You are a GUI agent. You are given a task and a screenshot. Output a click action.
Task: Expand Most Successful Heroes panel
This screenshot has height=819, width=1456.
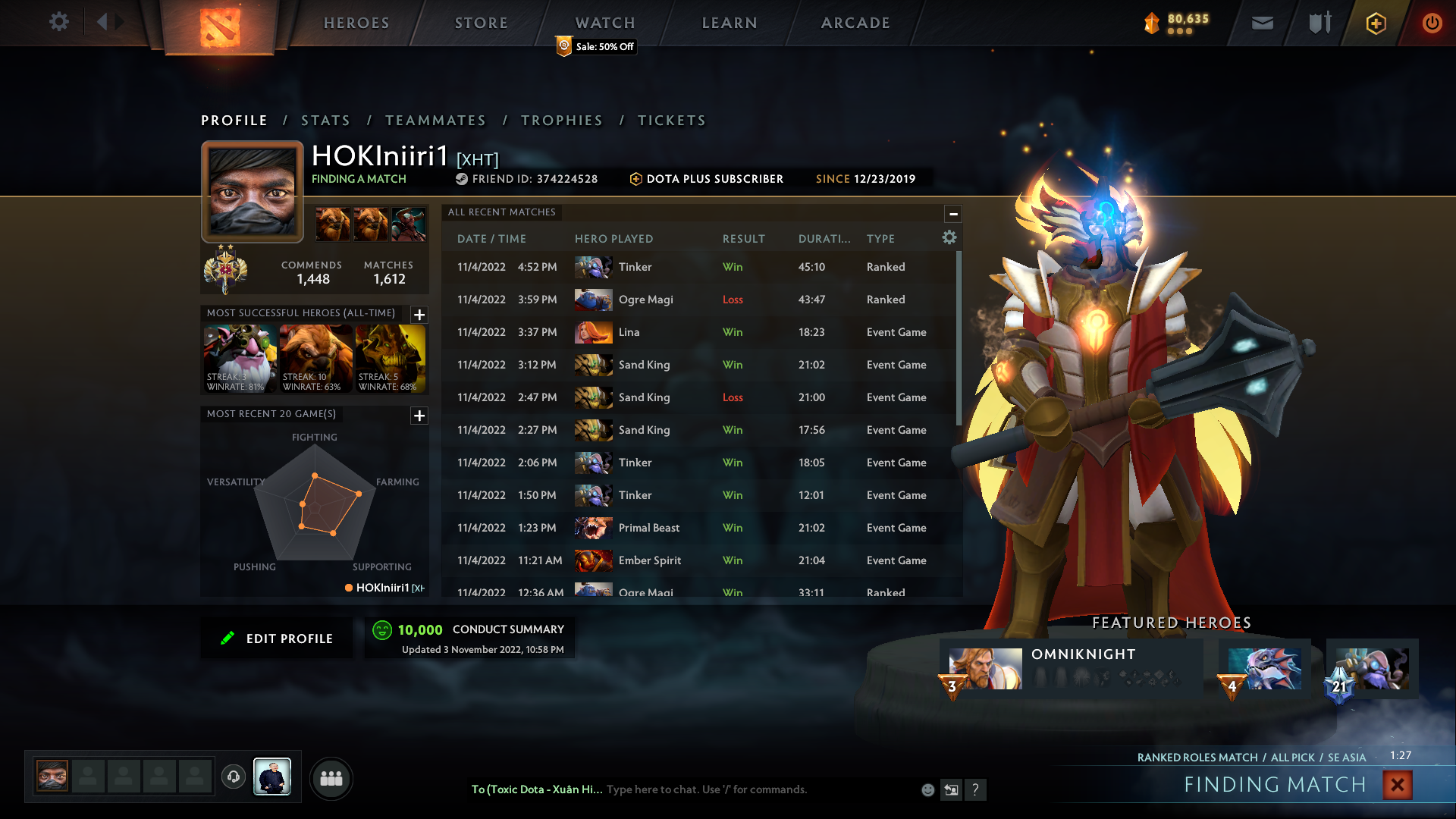tap(418, 315)
